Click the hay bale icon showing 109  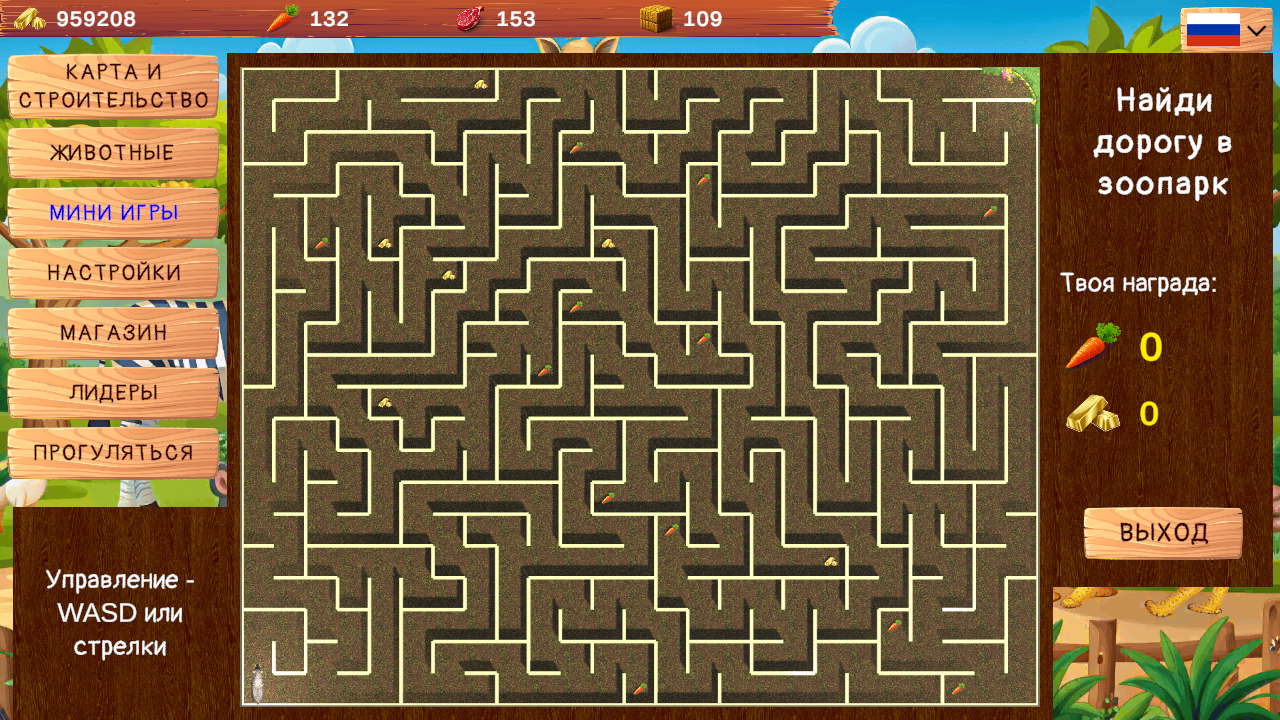[x=655, y=17]
